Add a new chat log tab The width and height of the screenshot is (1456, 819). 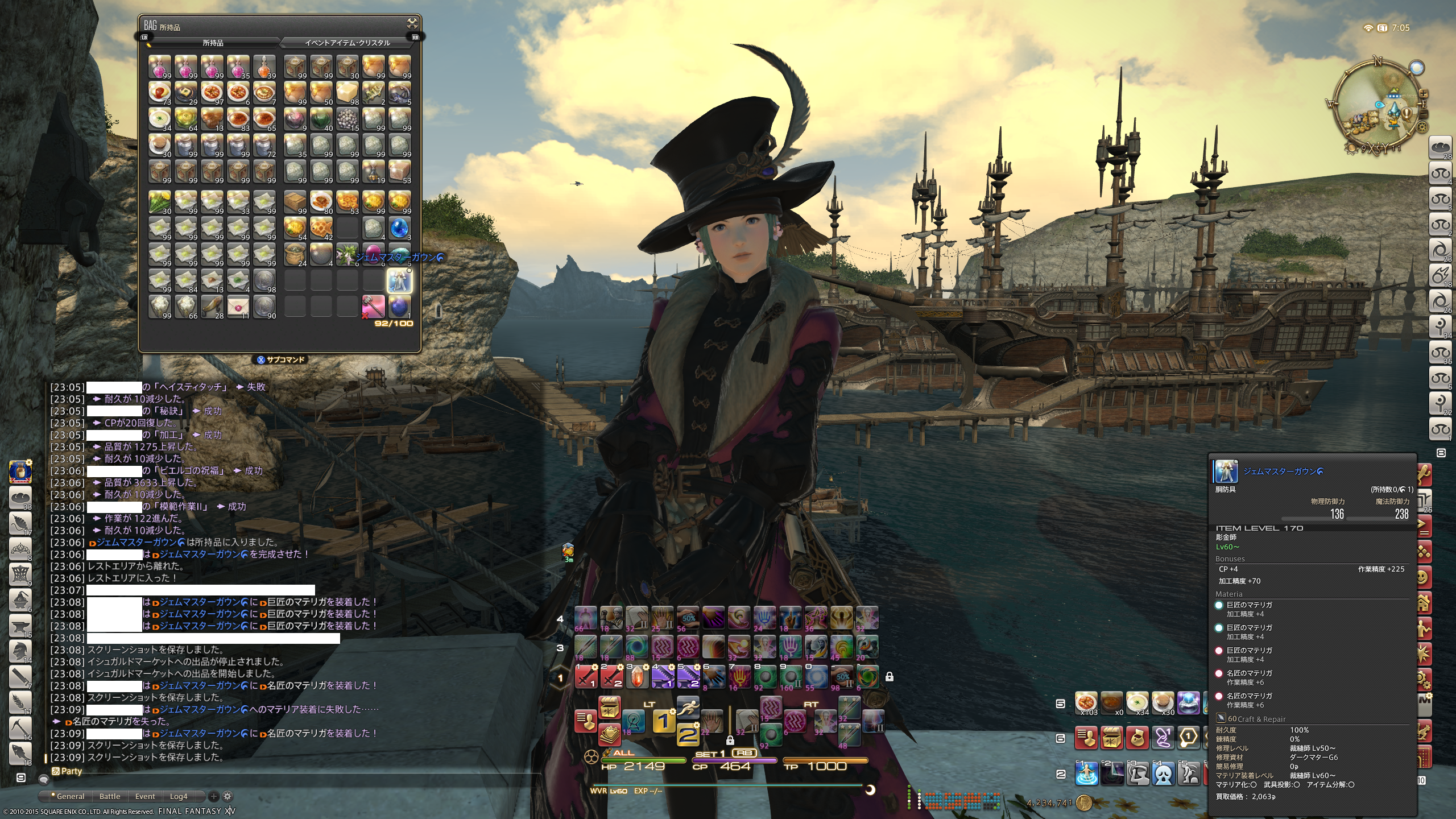click(214, 796)
